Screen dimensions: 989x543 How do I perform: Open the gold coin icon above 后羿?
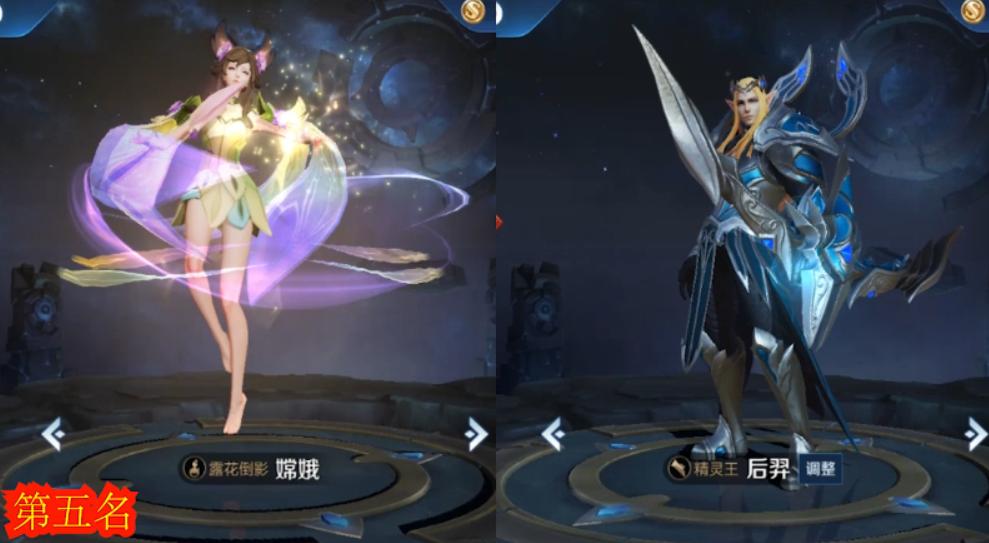(x=974, y=10)
